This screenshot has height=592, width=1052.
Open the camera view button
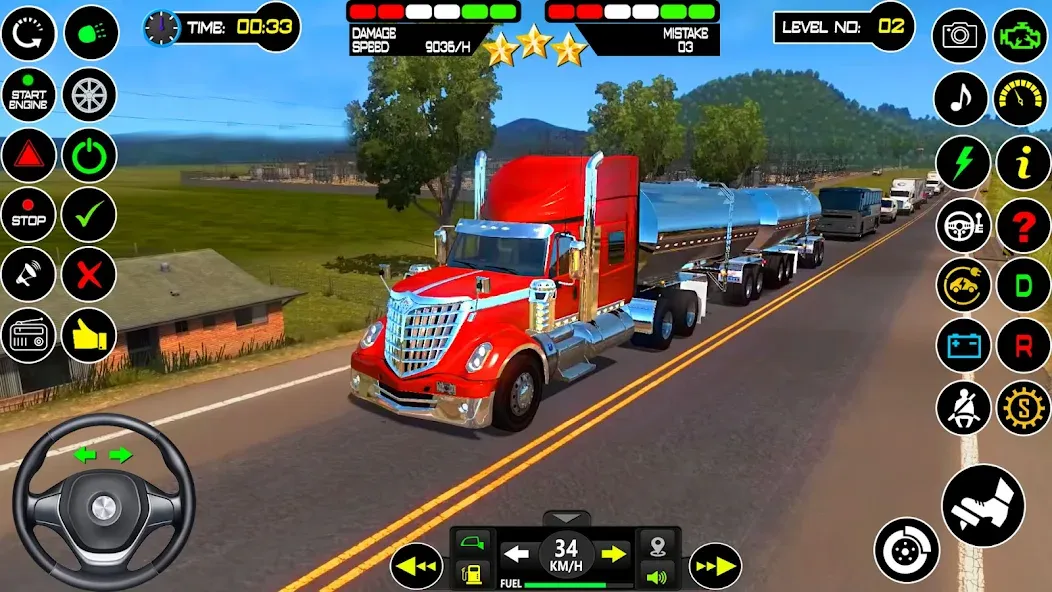(x=960, y=36)
